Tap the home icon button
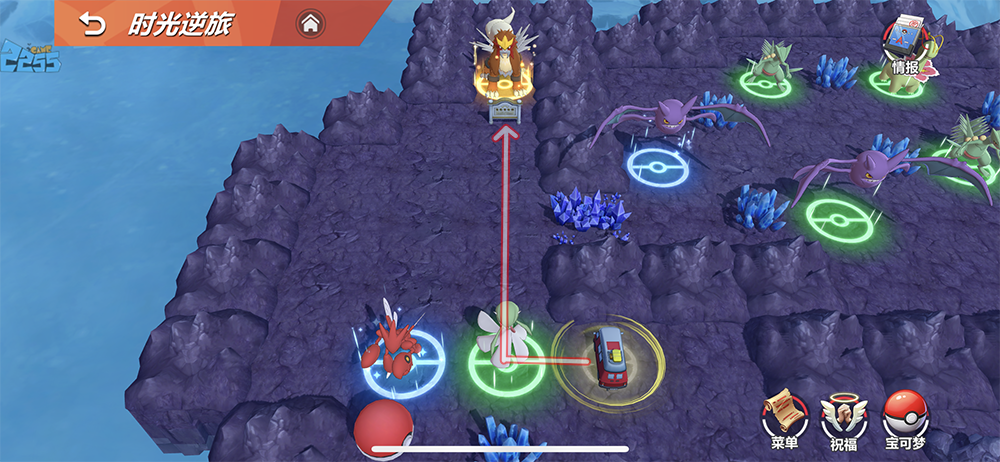Image resolution: width=1000 pixels, height=462 pixels. click(x=310, y=23)
